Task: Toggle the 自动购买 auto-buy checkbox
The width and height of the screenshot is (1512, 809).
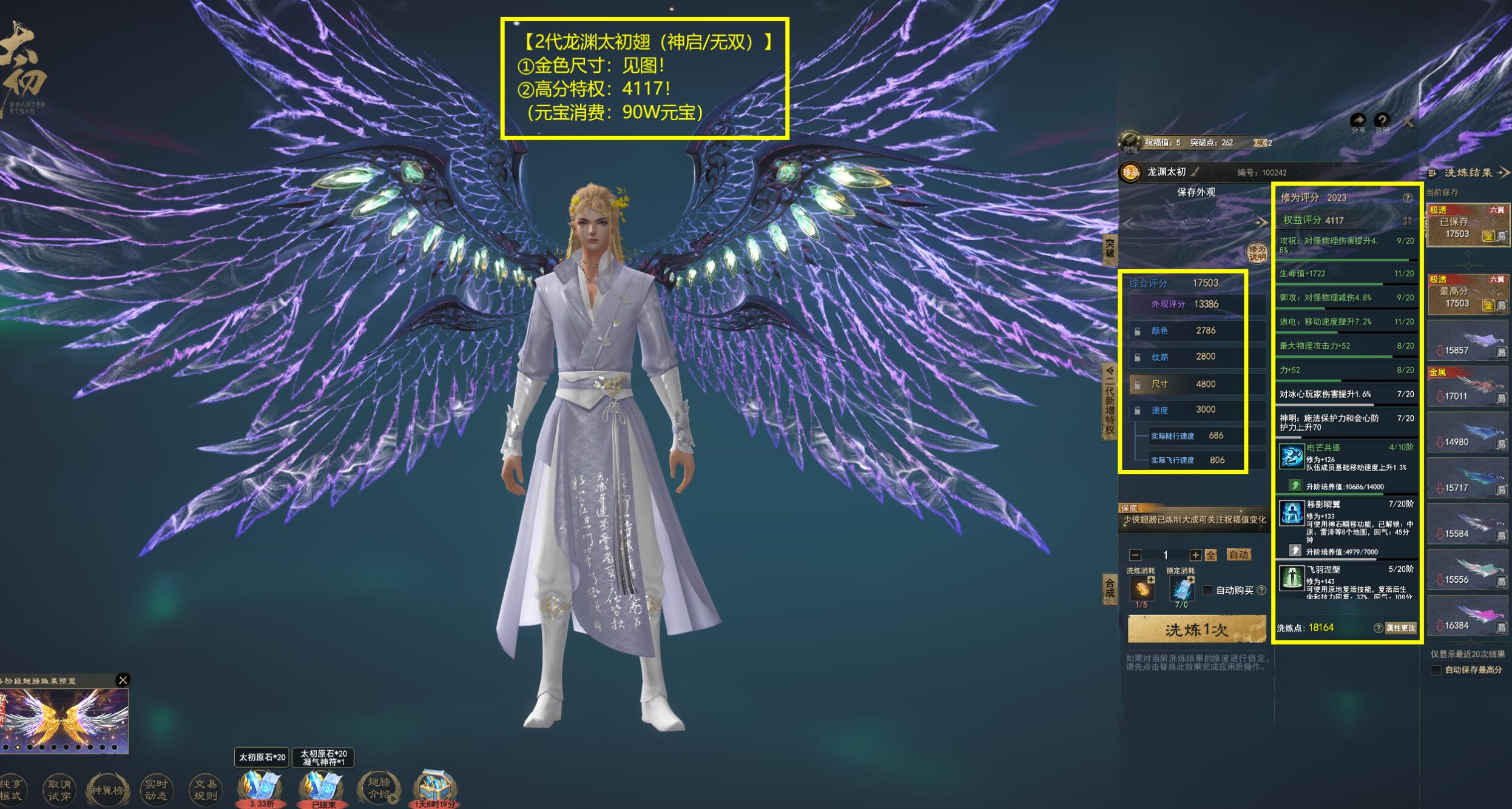Action: pos(1208,590)
